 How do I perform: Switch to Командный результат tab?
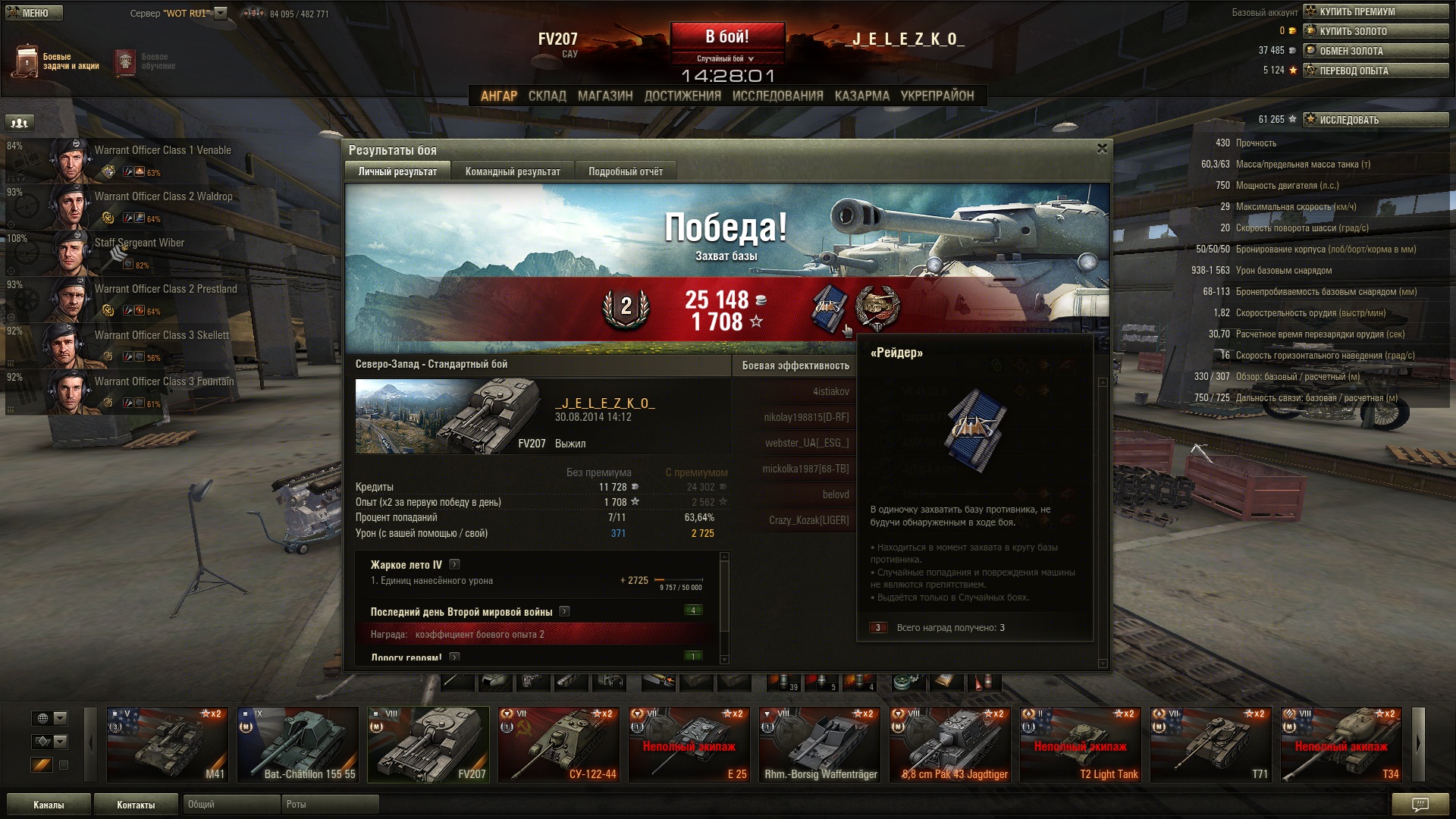pos(513,171)
